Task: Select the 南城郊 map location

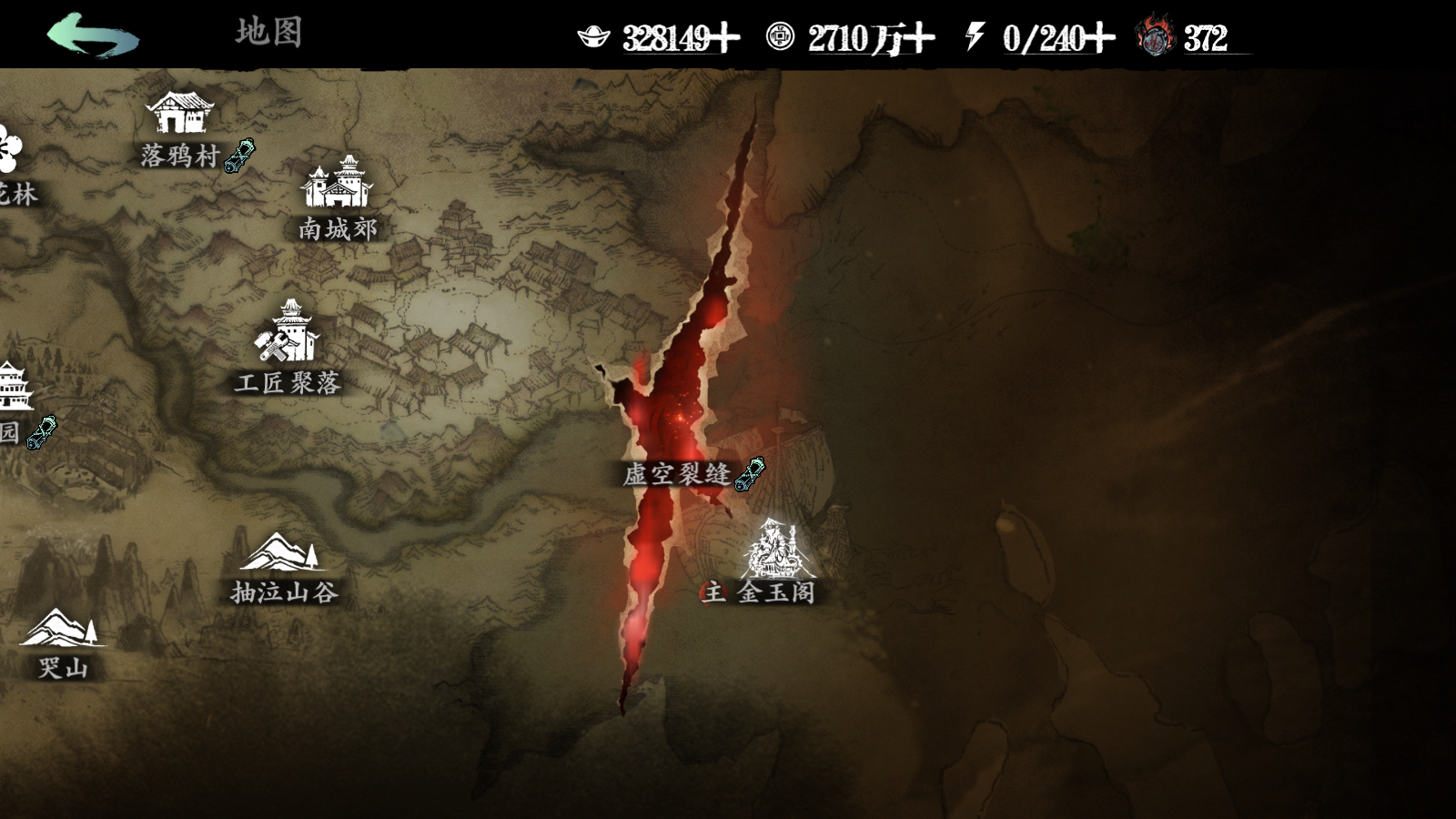Action: (x=337, y=185)
